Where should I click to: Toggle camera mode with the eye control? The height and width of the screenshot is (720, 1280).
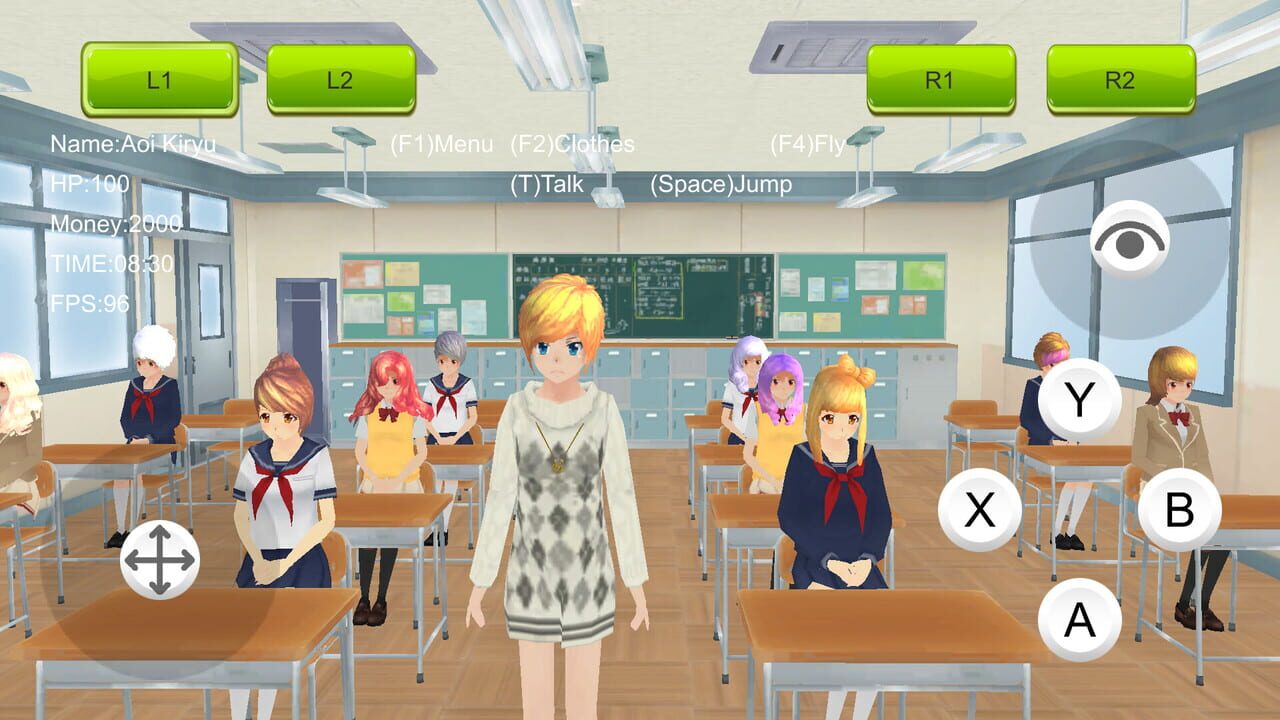tap(1130, 236)
